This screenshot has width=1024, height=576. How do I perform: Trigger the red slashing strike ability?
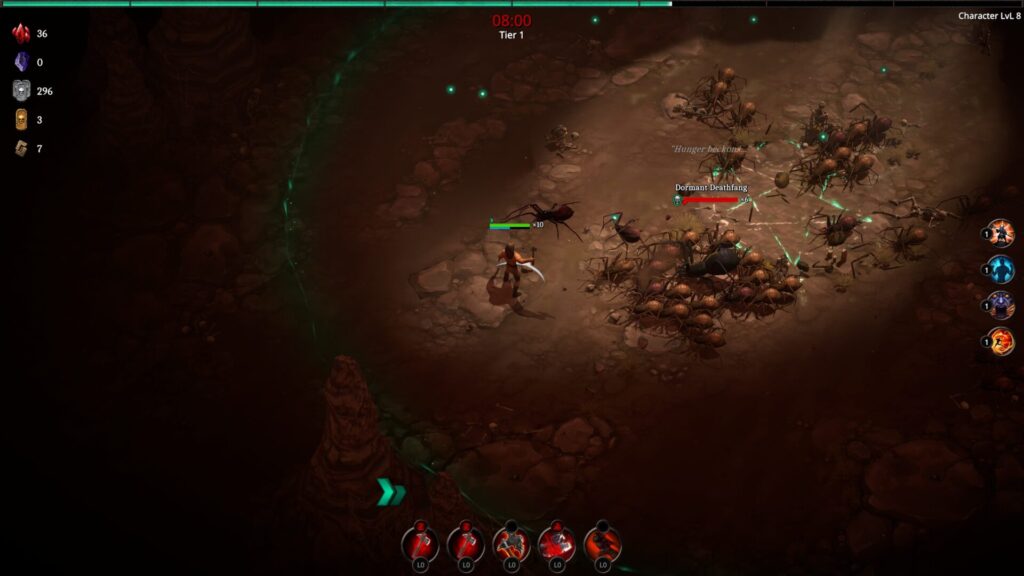click(x=557, y=543)
